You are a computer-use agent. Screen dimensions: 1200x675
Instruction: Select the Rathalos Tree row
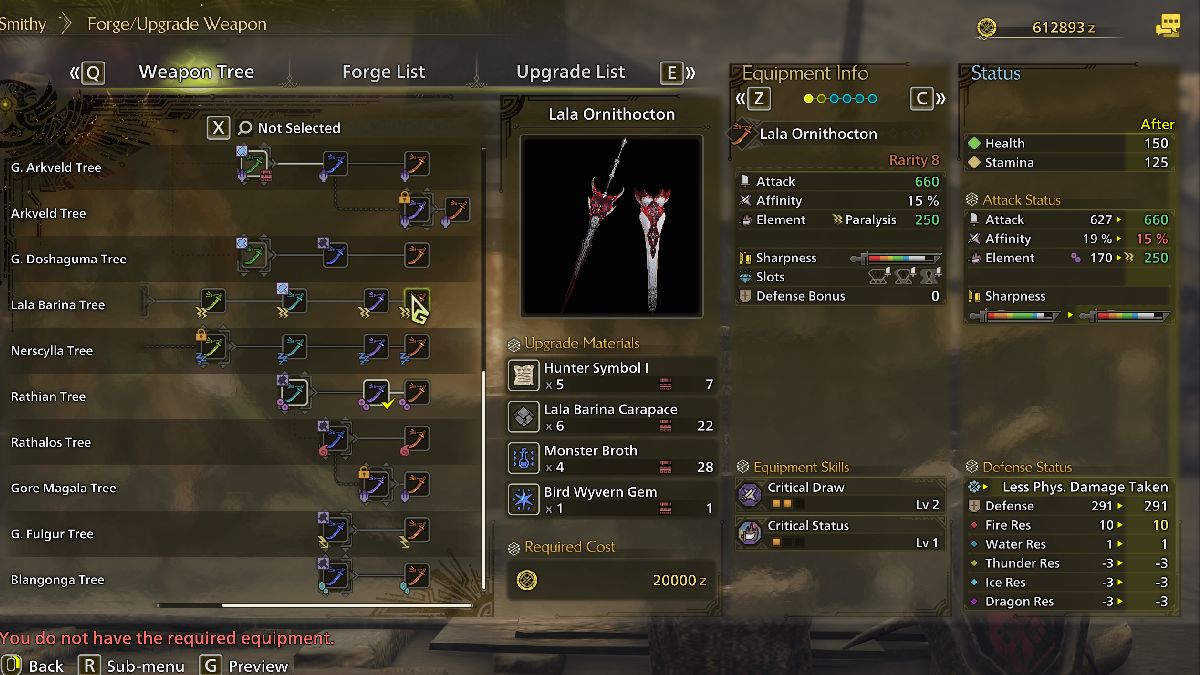tap(51, 443)
